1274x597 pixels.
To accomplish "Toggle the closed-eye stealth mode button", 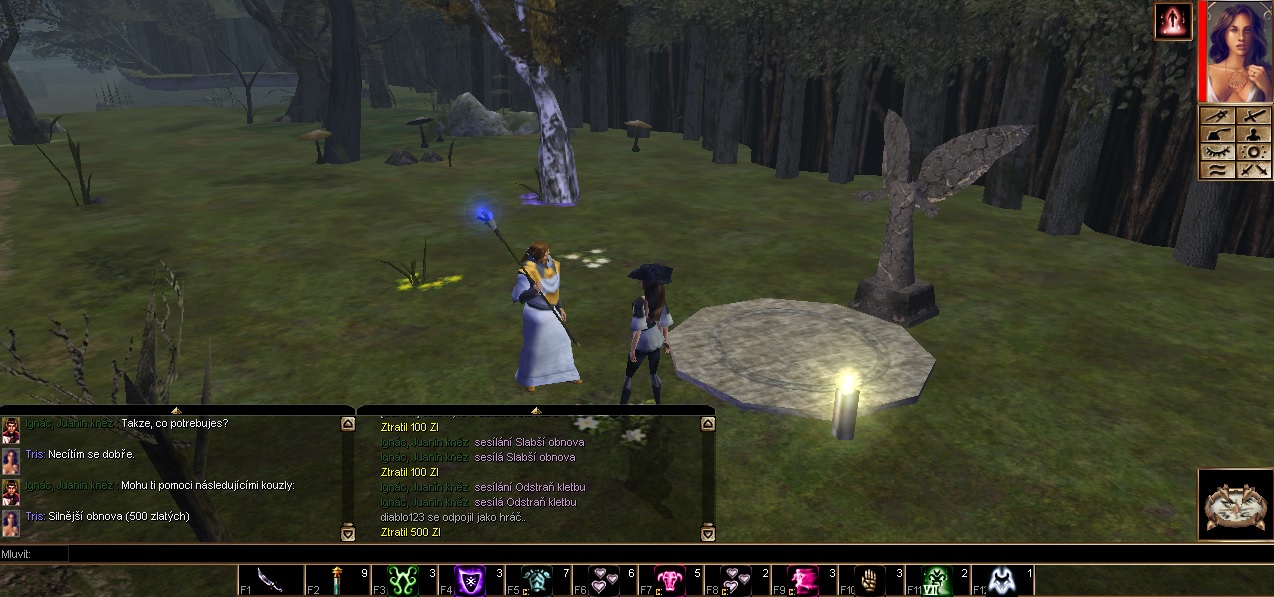I will click(1219, 152).
